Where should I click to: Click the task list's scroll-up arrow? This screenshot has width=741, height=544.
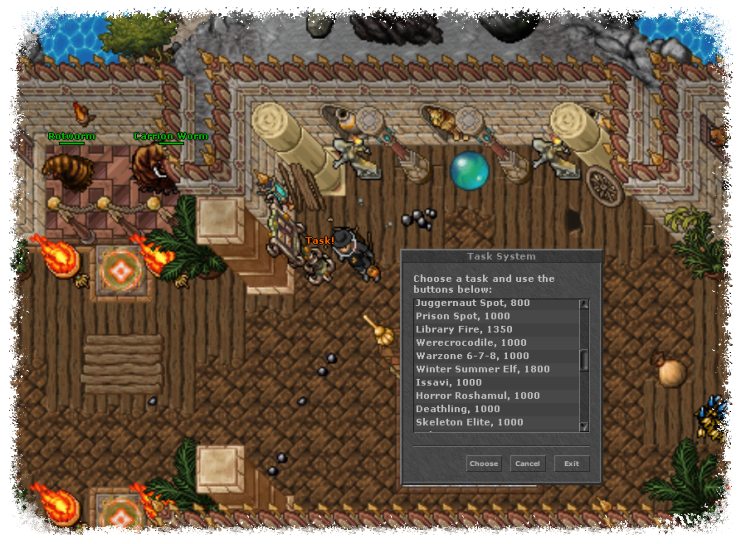585,304
